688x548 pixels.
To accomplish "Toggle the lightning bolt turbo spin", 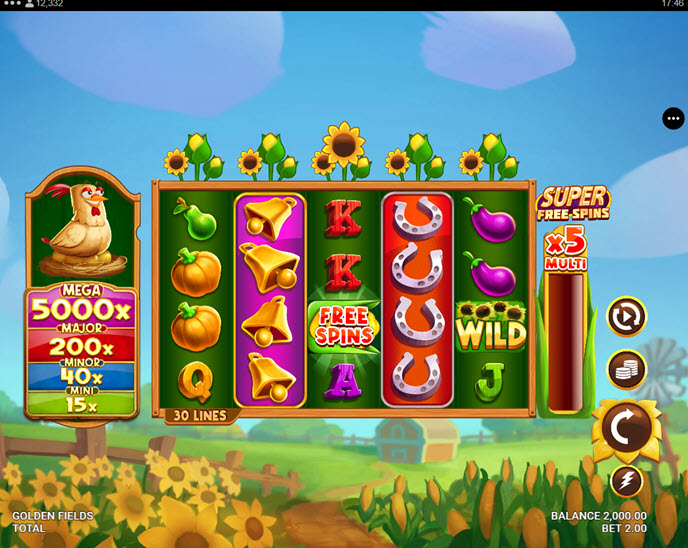I will click(626, 481).
